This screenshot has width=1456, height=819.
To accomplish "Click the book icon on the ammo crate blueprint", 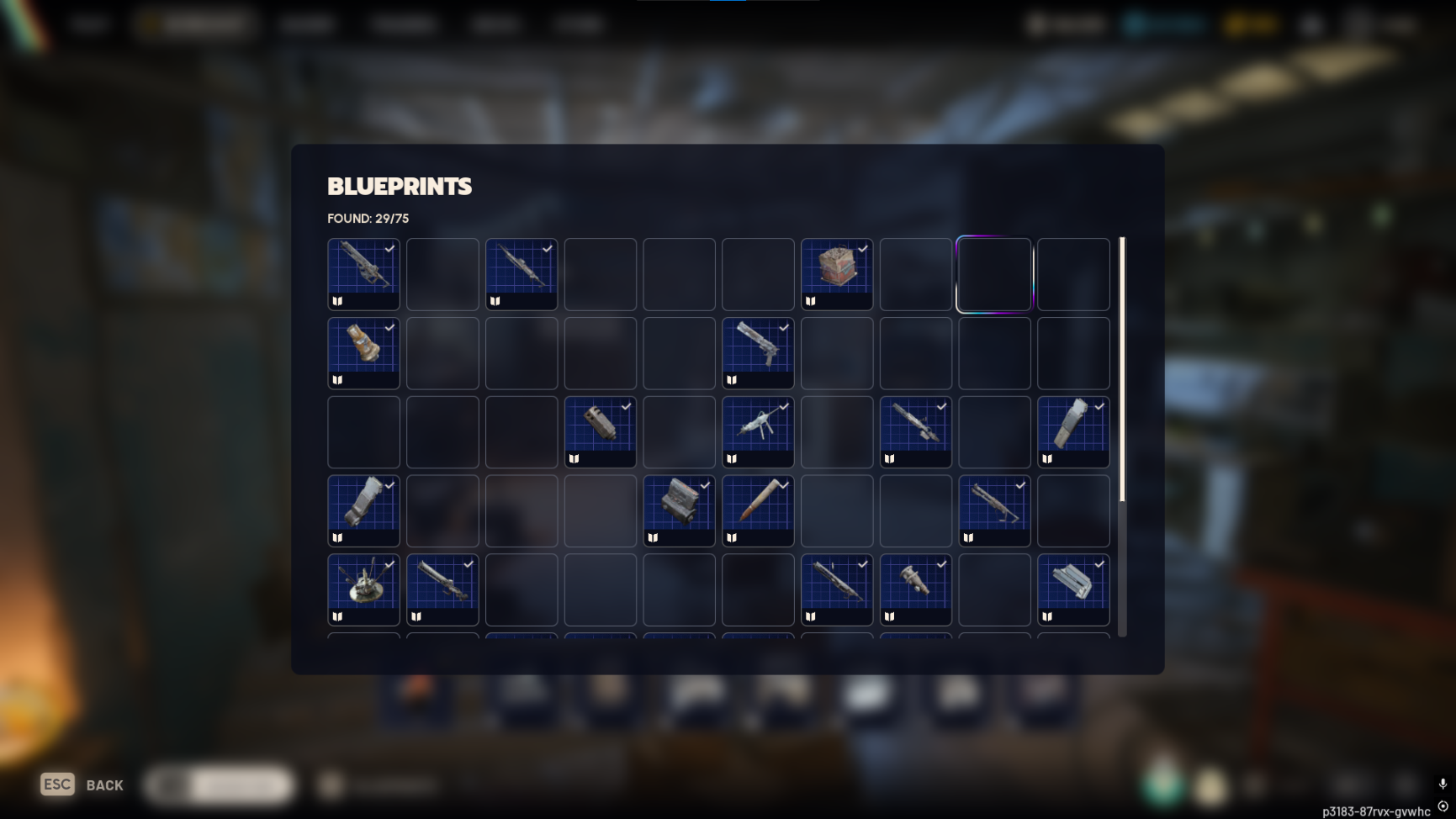I will point(810,301).
